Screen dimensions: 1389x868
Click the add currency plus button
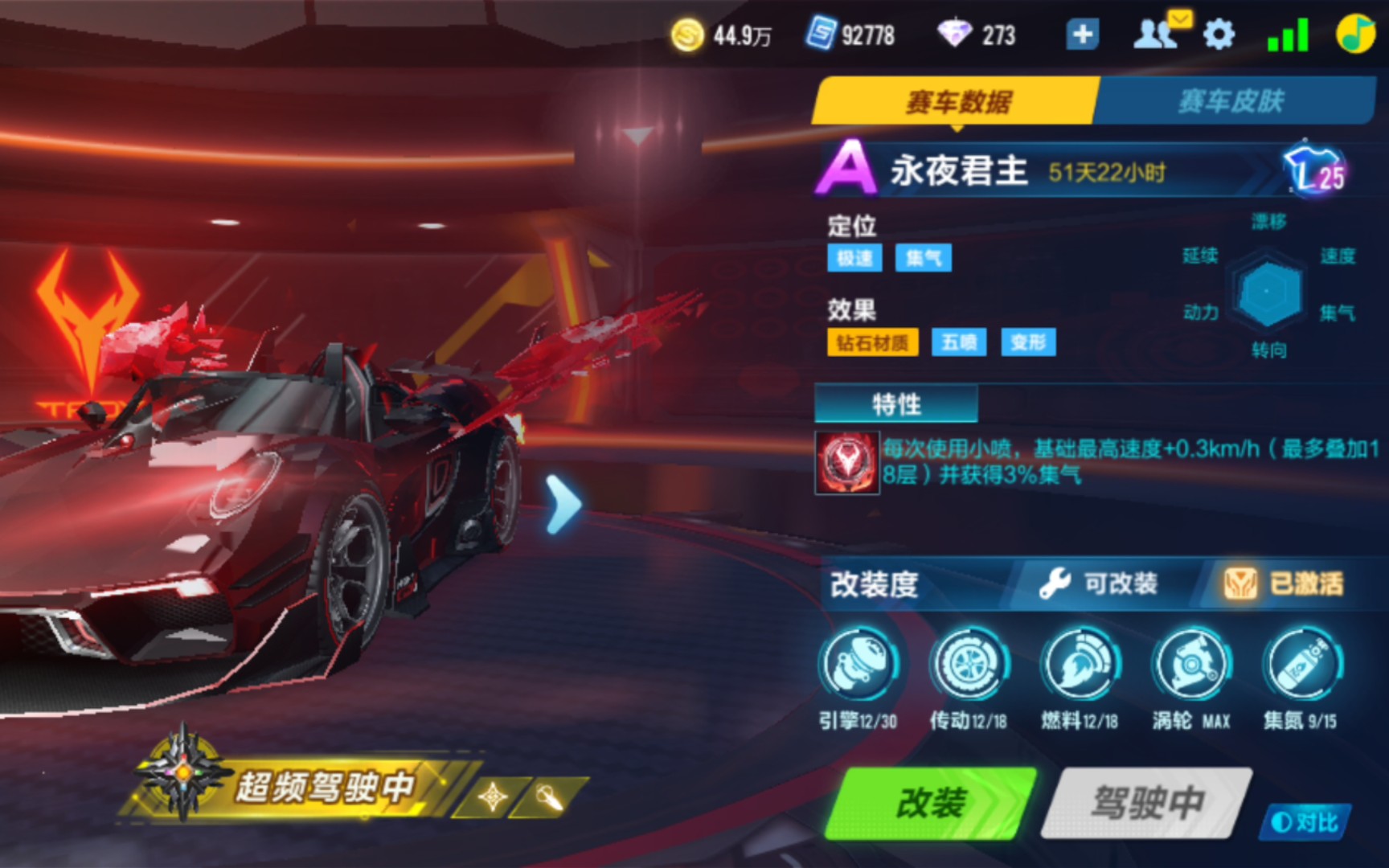click(x=1082, y=34)
